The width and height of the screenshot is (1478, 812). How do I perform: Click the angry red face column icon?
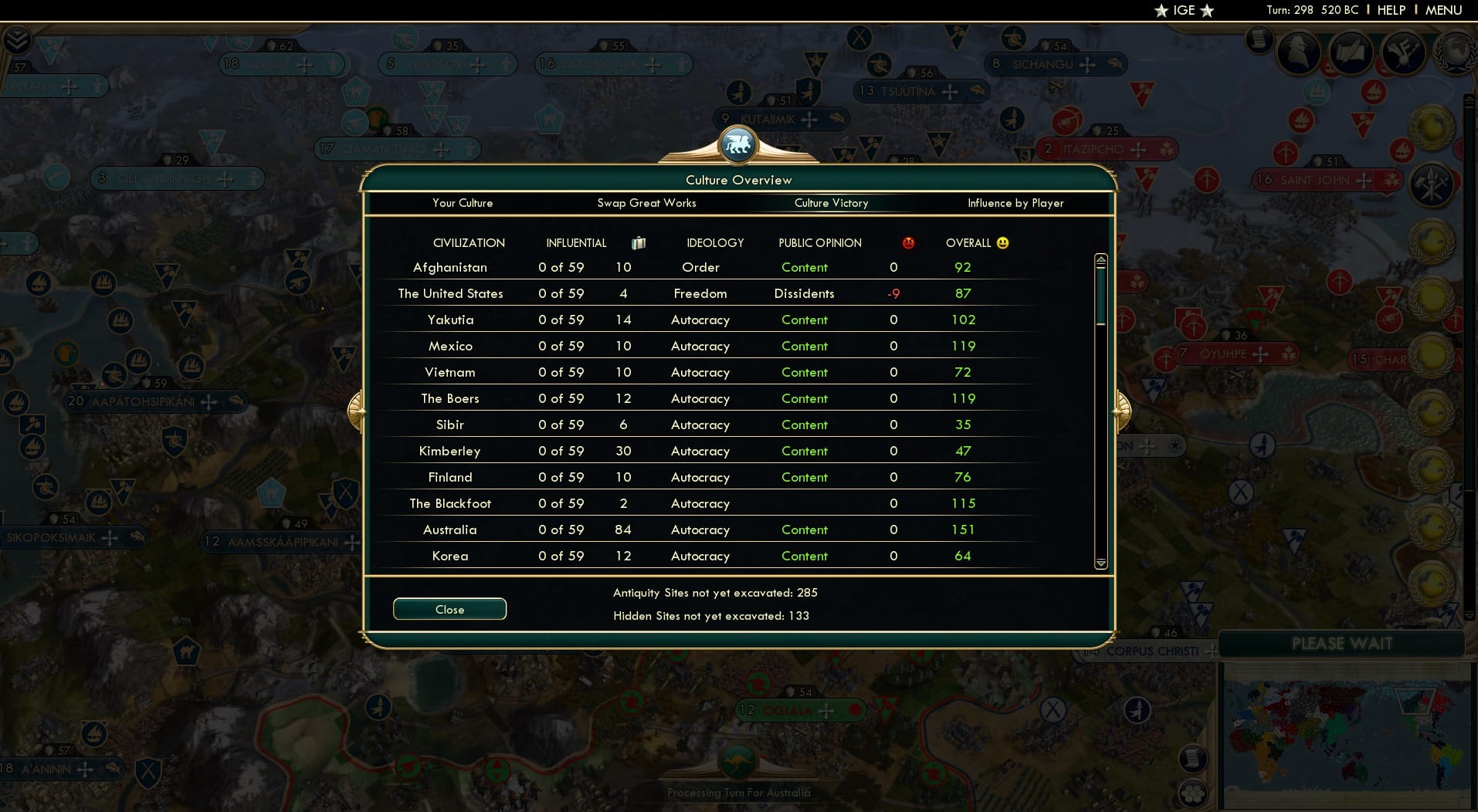point(909,242)
